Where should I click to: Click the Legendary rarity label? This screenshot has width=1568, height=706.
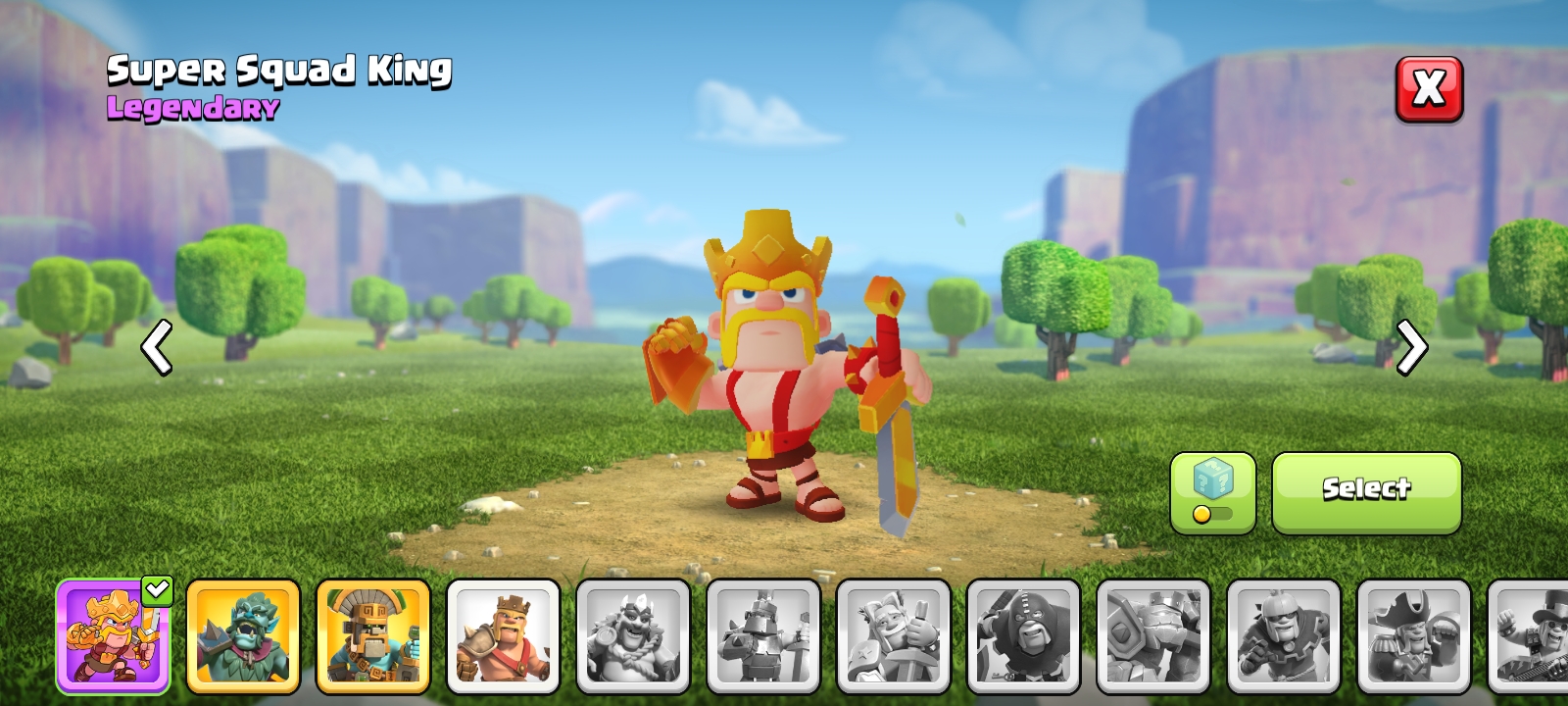point(192,110)
